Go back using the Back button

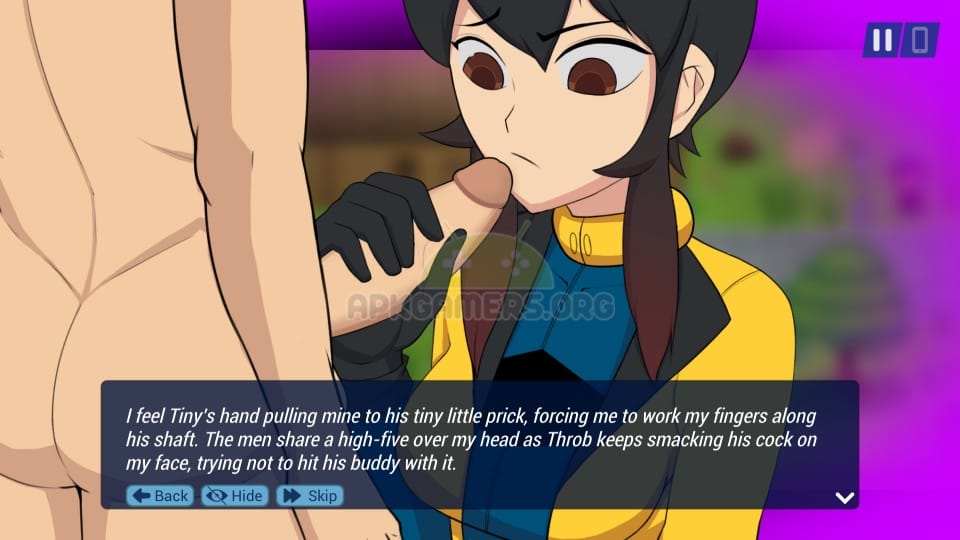click(160, 496)
